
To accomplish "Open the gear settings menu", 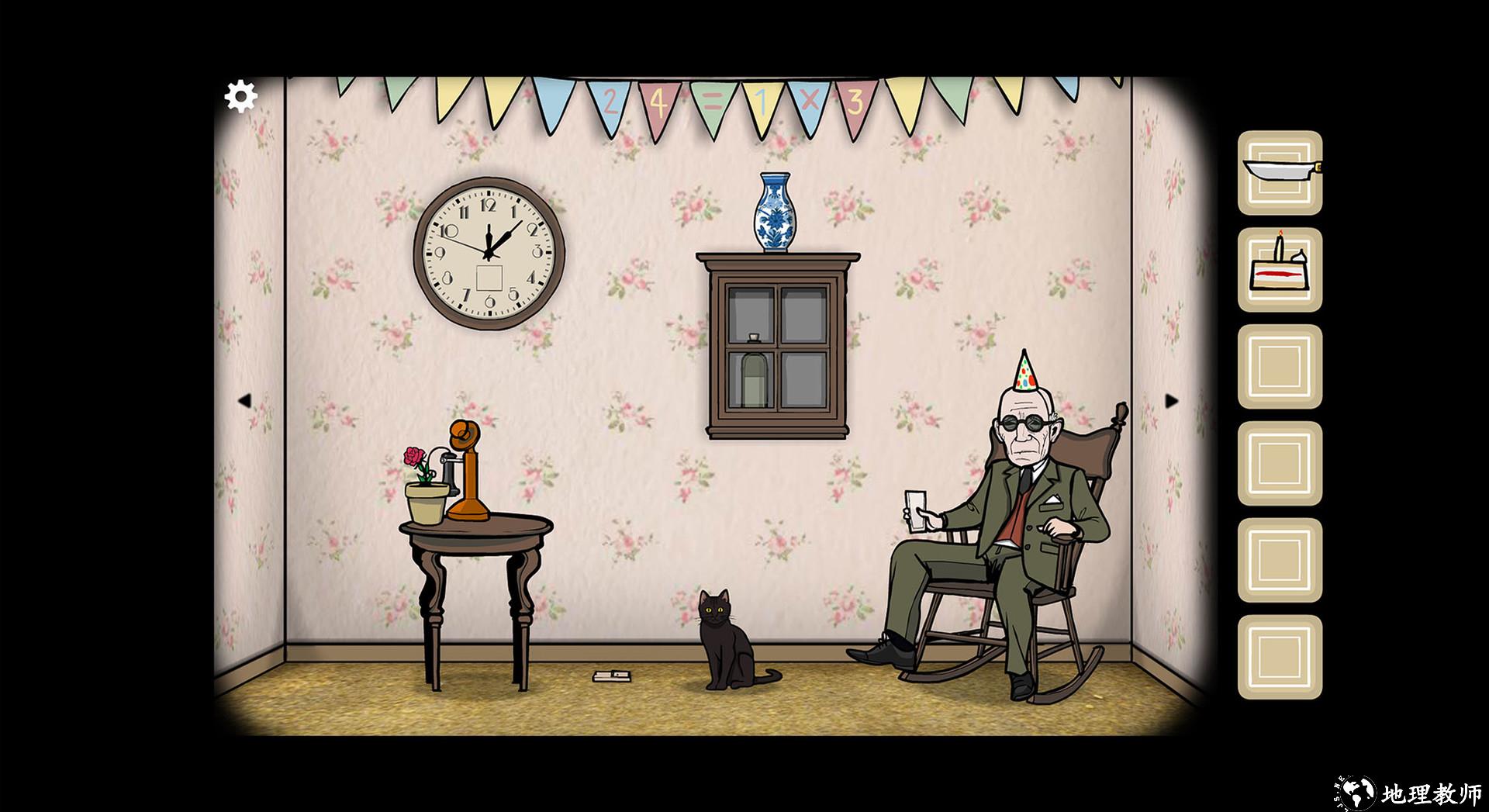I will coord(240,97).
